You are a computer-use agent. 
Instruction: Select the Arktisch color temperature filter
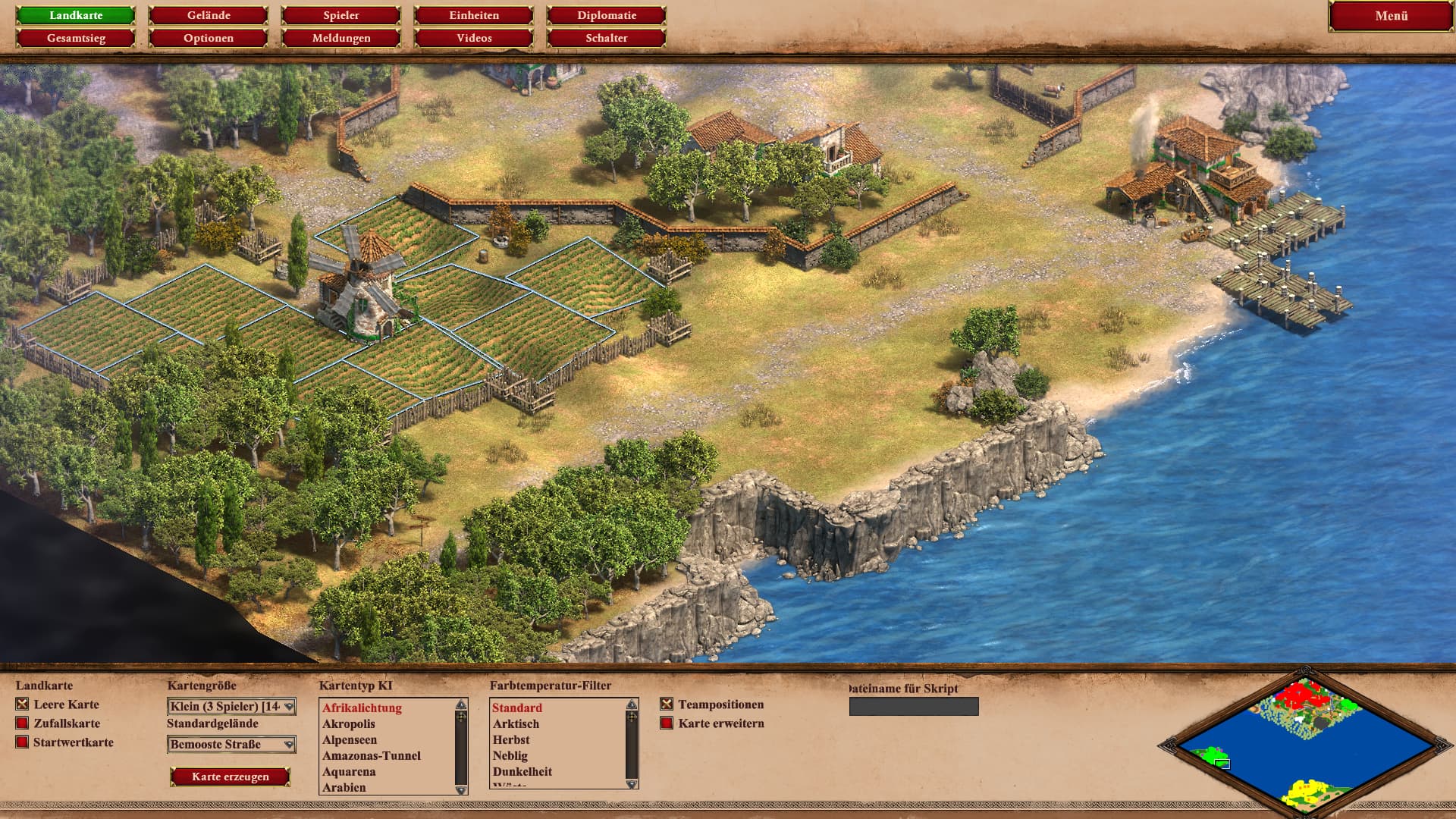coord(516,724)
